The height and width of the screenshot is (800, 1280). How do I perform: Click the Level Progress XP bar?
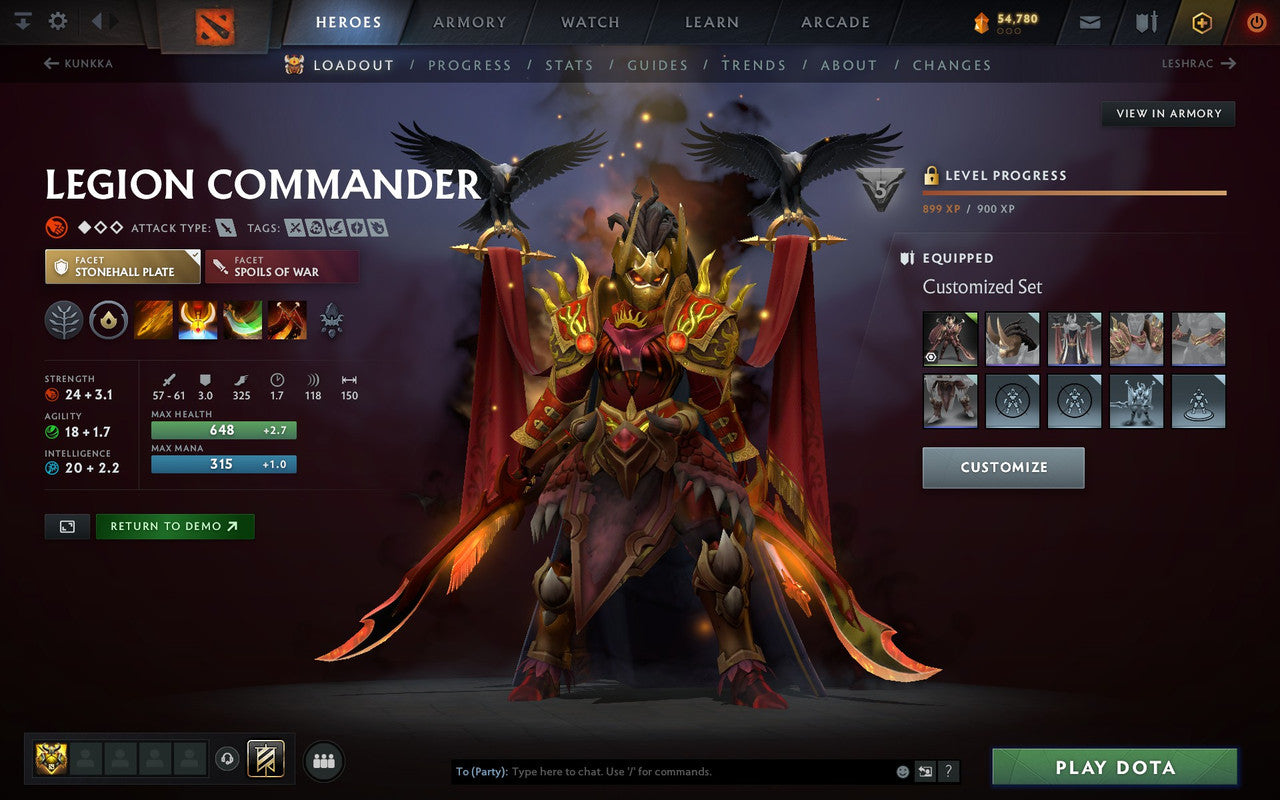click(x=1073, y=192)
